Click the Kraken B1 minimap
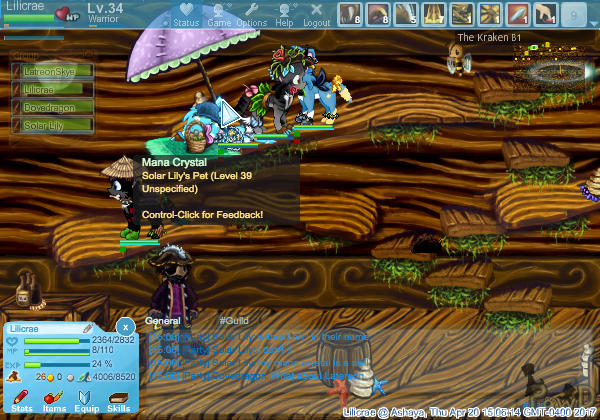600x420 pixels. click(548, 68)
